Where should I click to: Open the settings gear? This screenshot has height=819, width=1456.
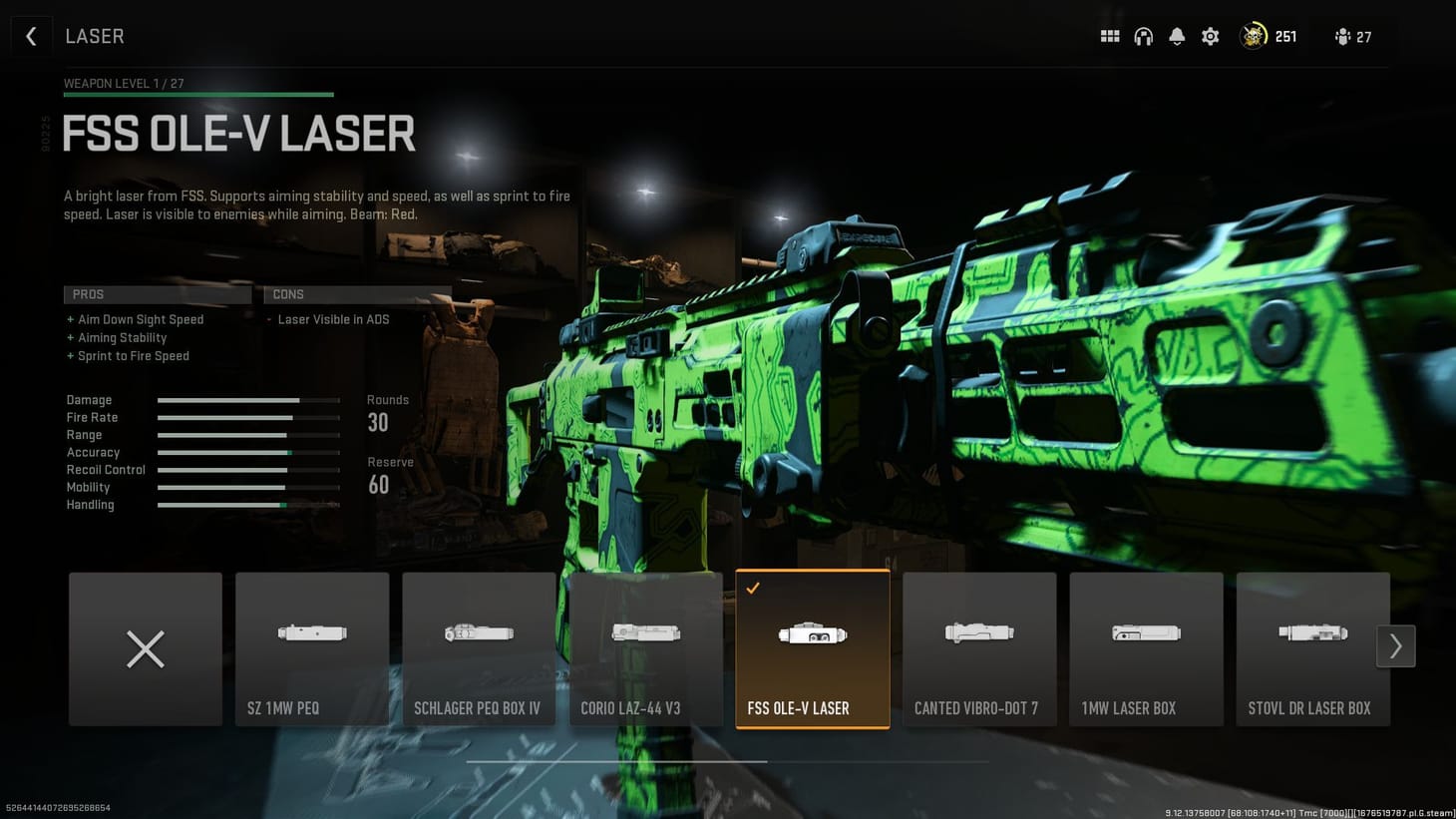1210,36
